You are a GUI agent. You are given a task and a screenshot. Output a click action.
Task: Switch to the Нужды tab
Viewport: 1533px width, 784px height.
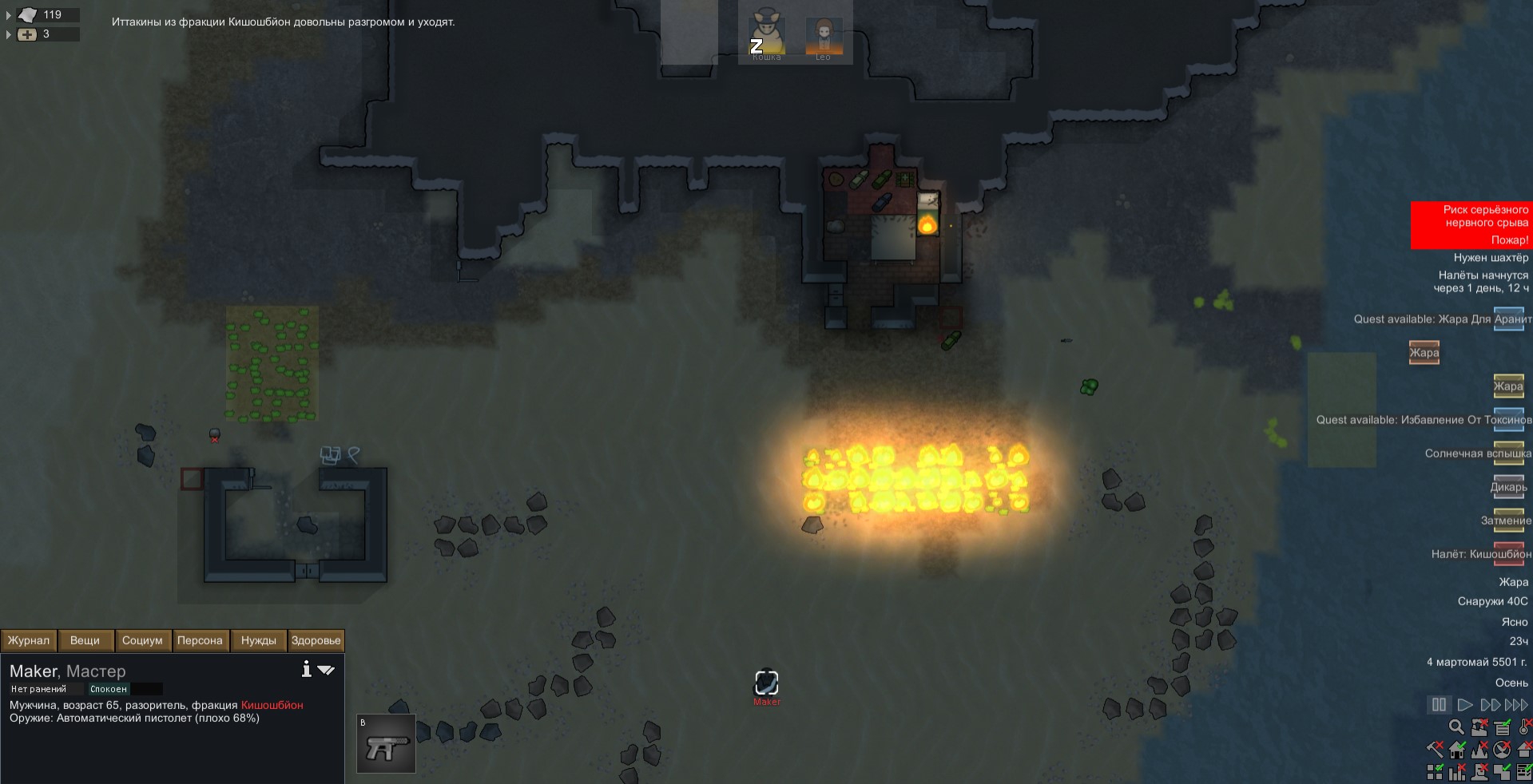tap(258, 640)
